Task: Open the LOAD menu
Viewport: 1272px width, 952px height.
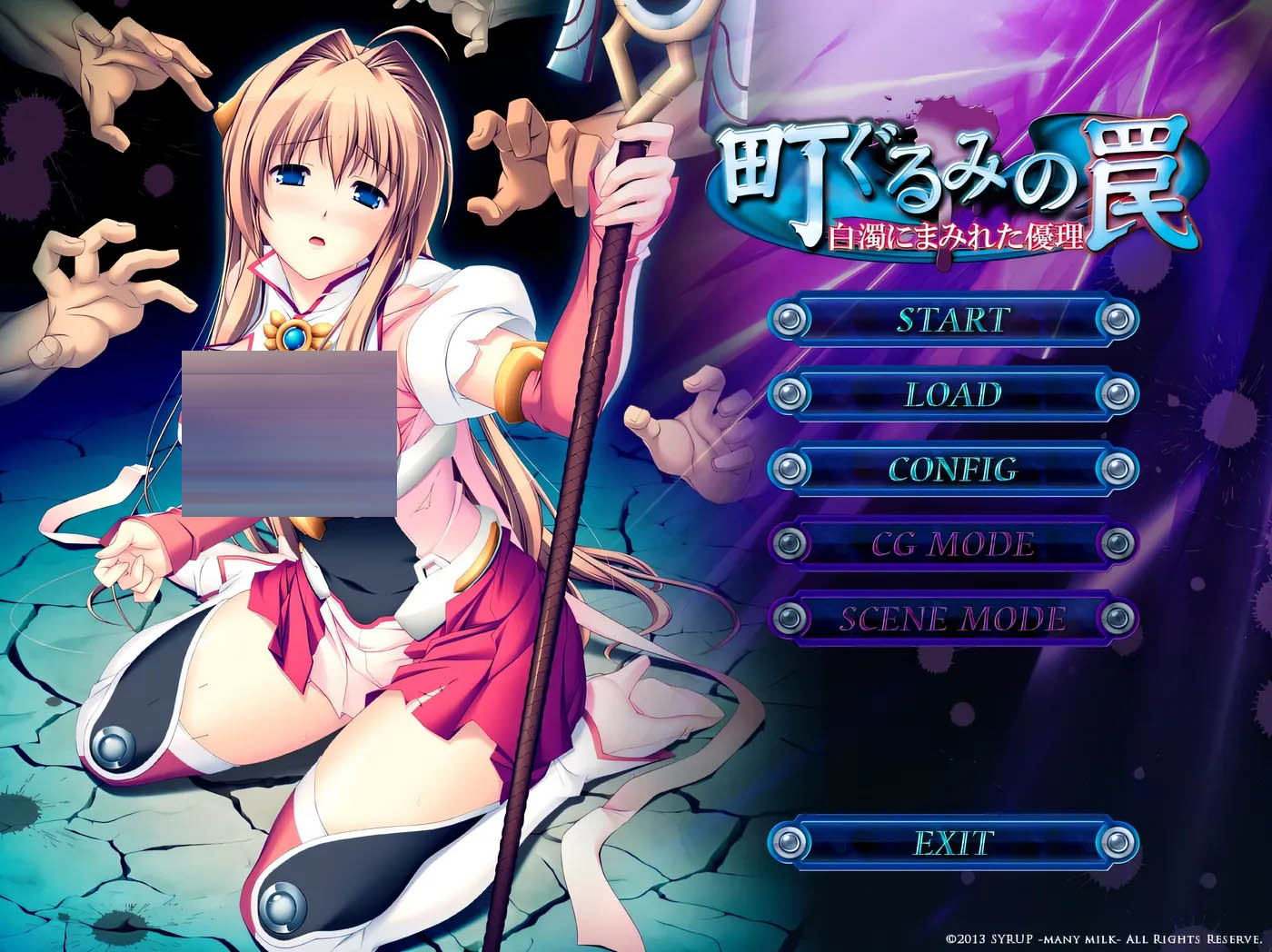Action: point(954,396)
